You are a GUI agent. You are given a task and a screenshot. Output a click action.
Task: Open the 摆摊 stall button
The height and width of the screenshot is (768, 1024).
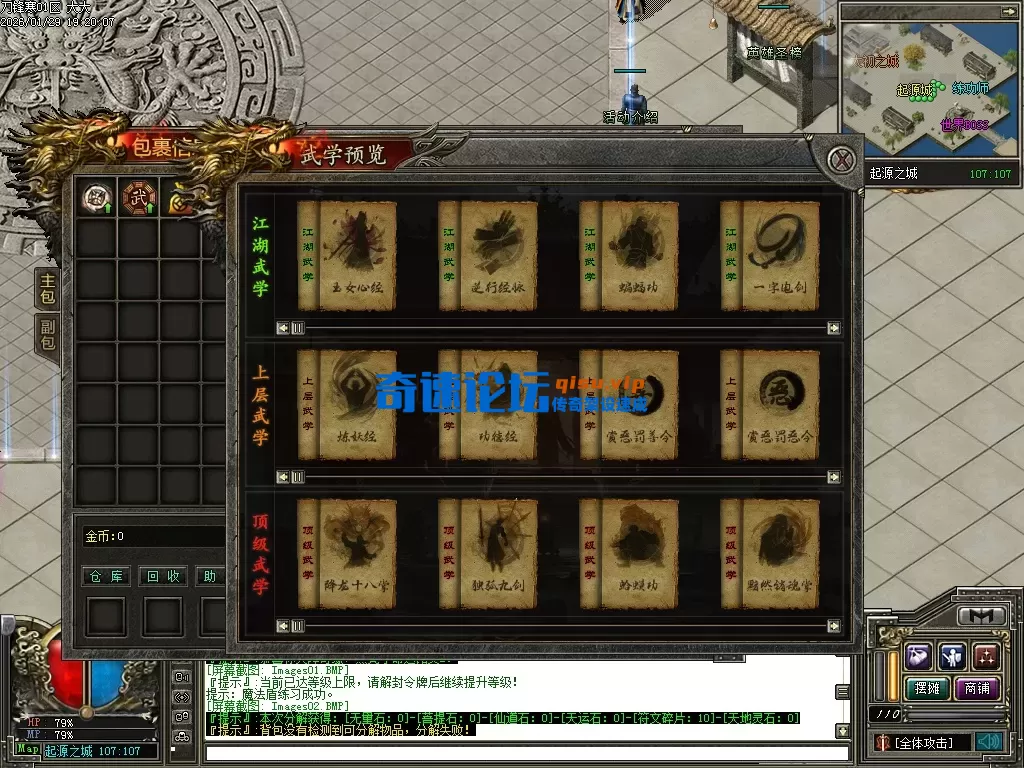pyautogui.click(x=925, y=688)
